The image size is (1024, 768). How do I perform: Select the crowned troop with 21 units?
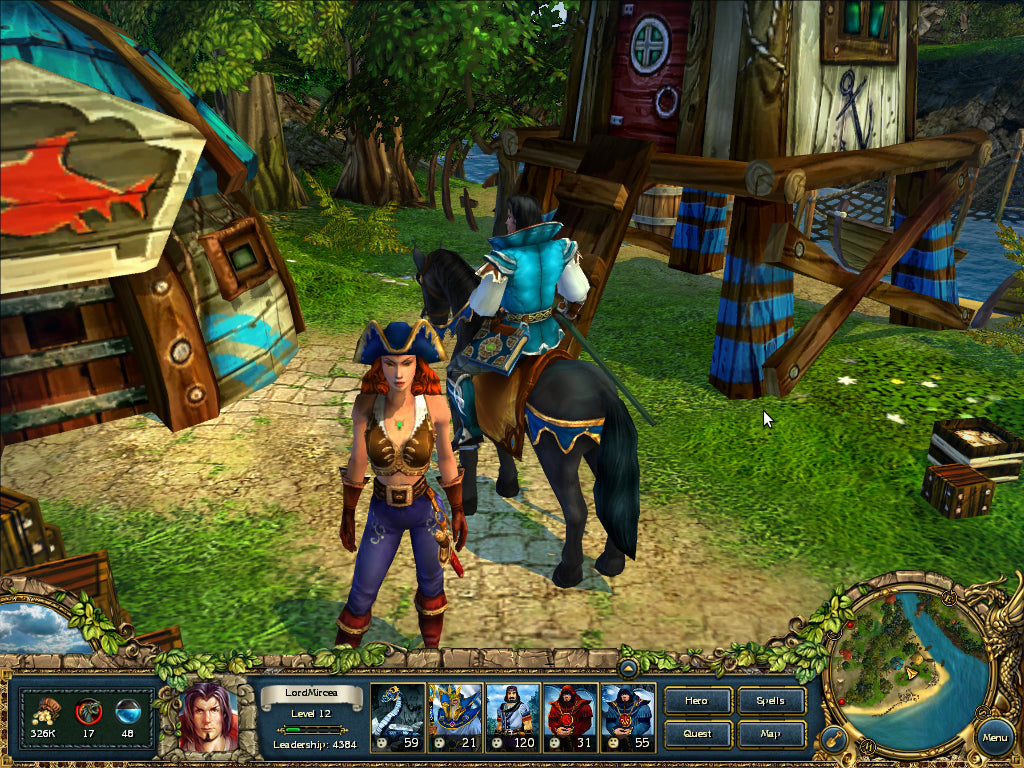[455, 717]
